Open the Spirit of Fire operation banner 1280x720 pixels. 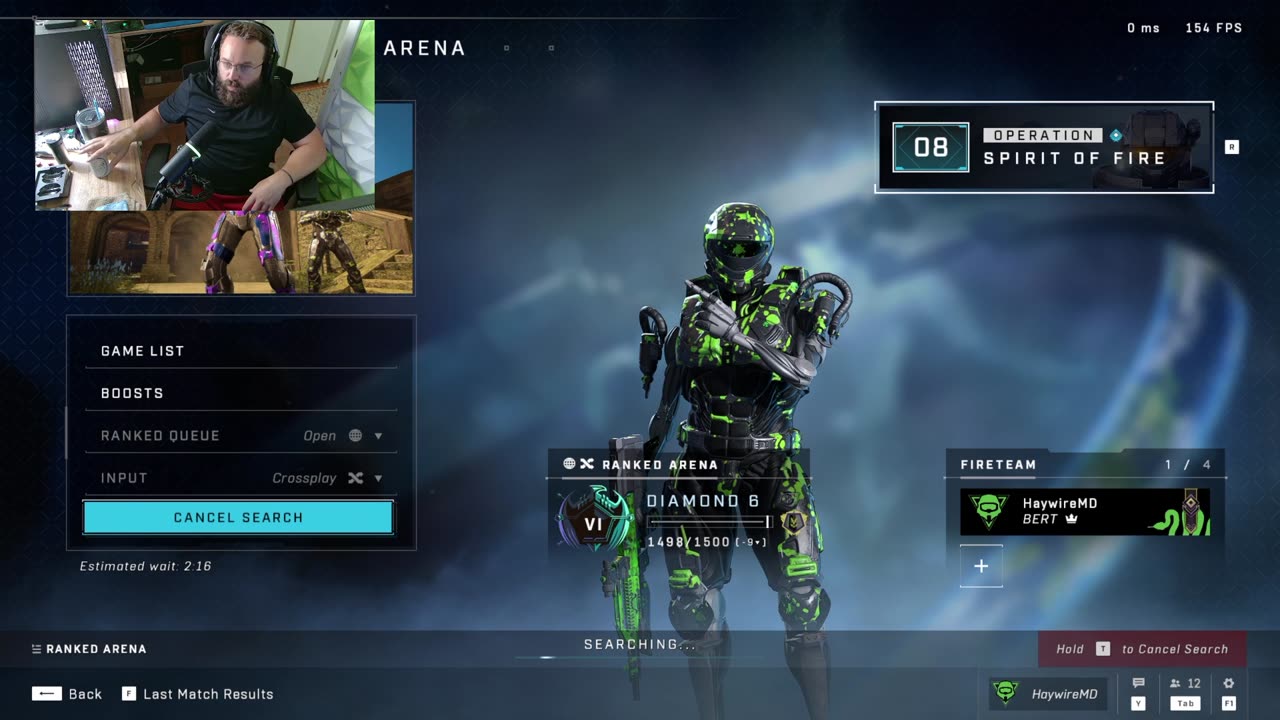[1044, 147]
